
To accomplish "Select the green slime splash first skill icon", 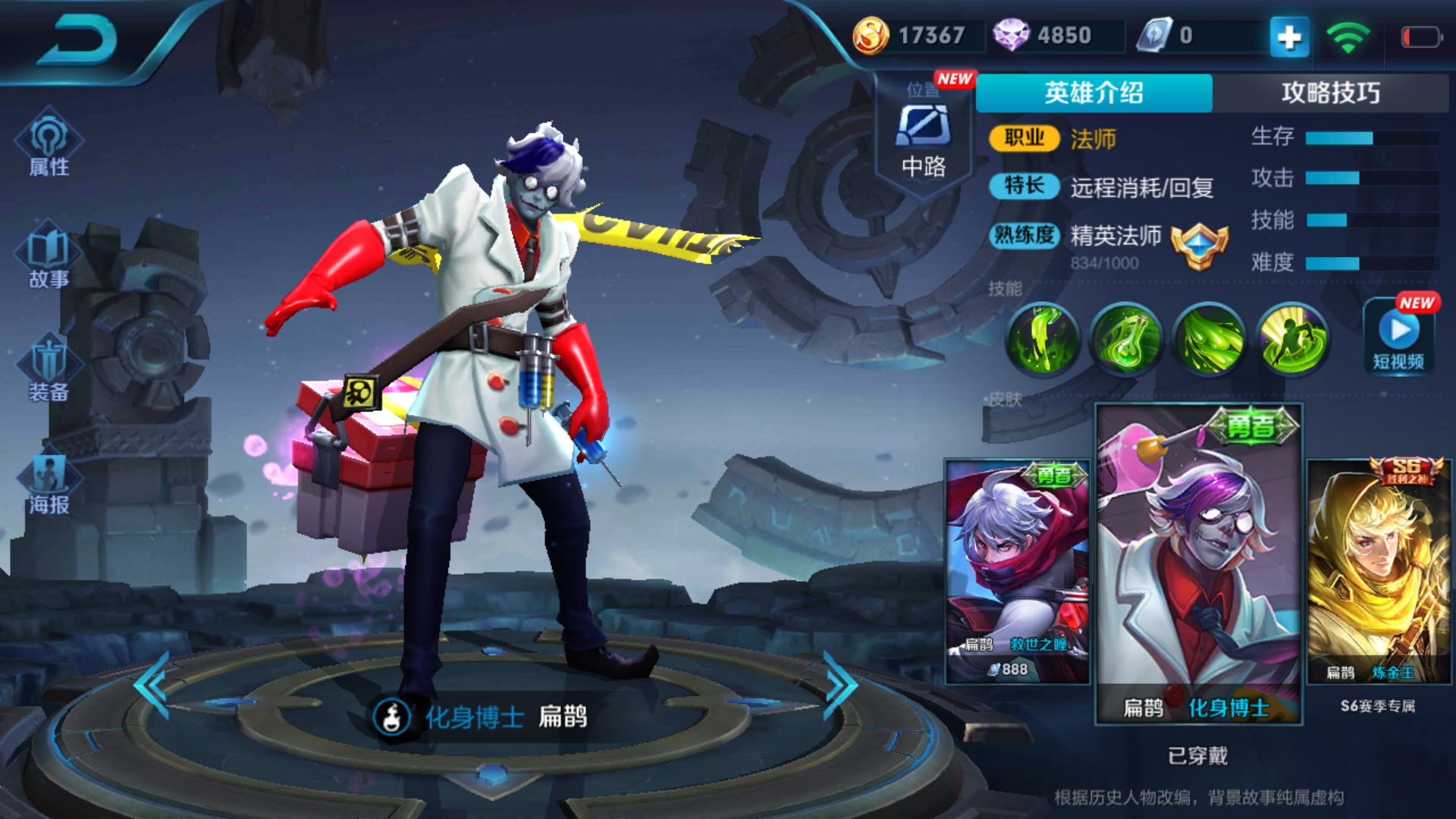I will (1043, 339).
